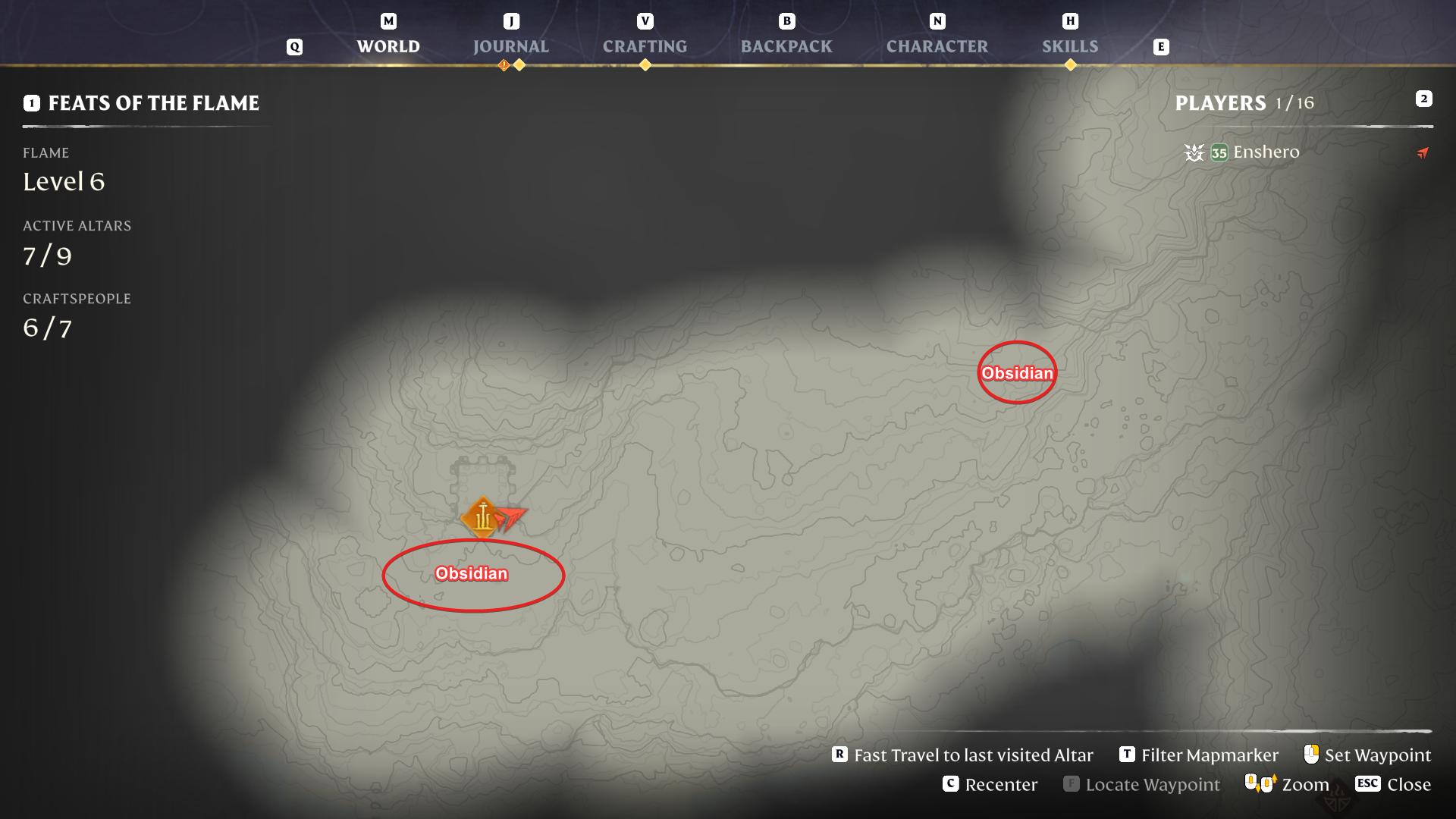Show the Character tab

[x=937, y=46]
